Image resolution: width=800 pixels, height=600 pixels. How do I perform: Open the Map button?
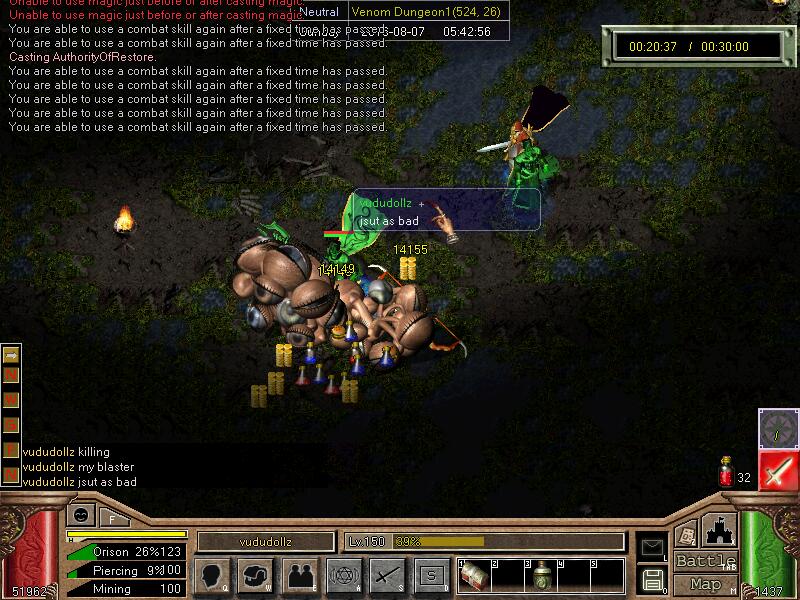705,584
